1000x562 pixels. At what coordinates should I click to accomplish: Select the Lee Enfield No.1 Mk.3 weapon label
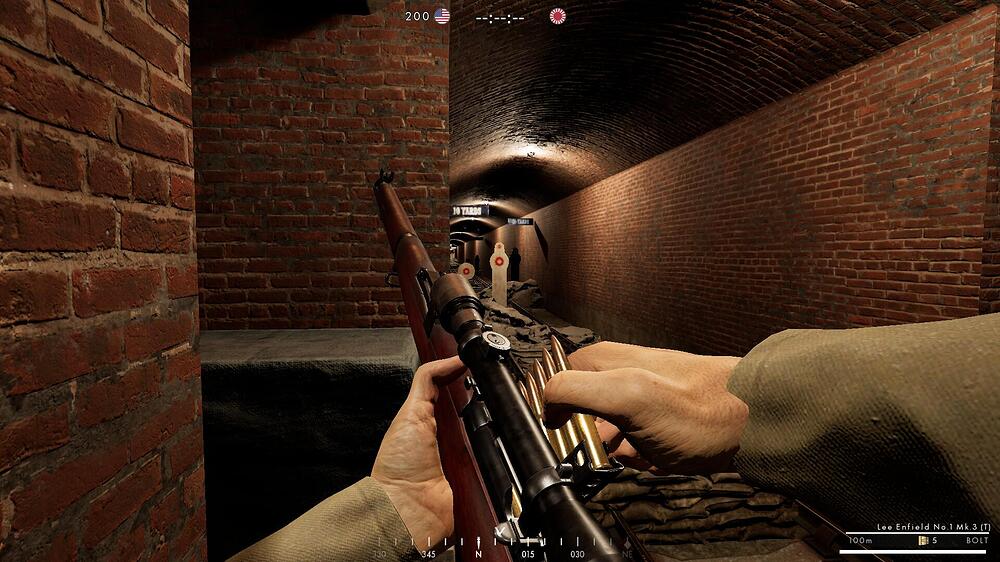pos(921,527)
